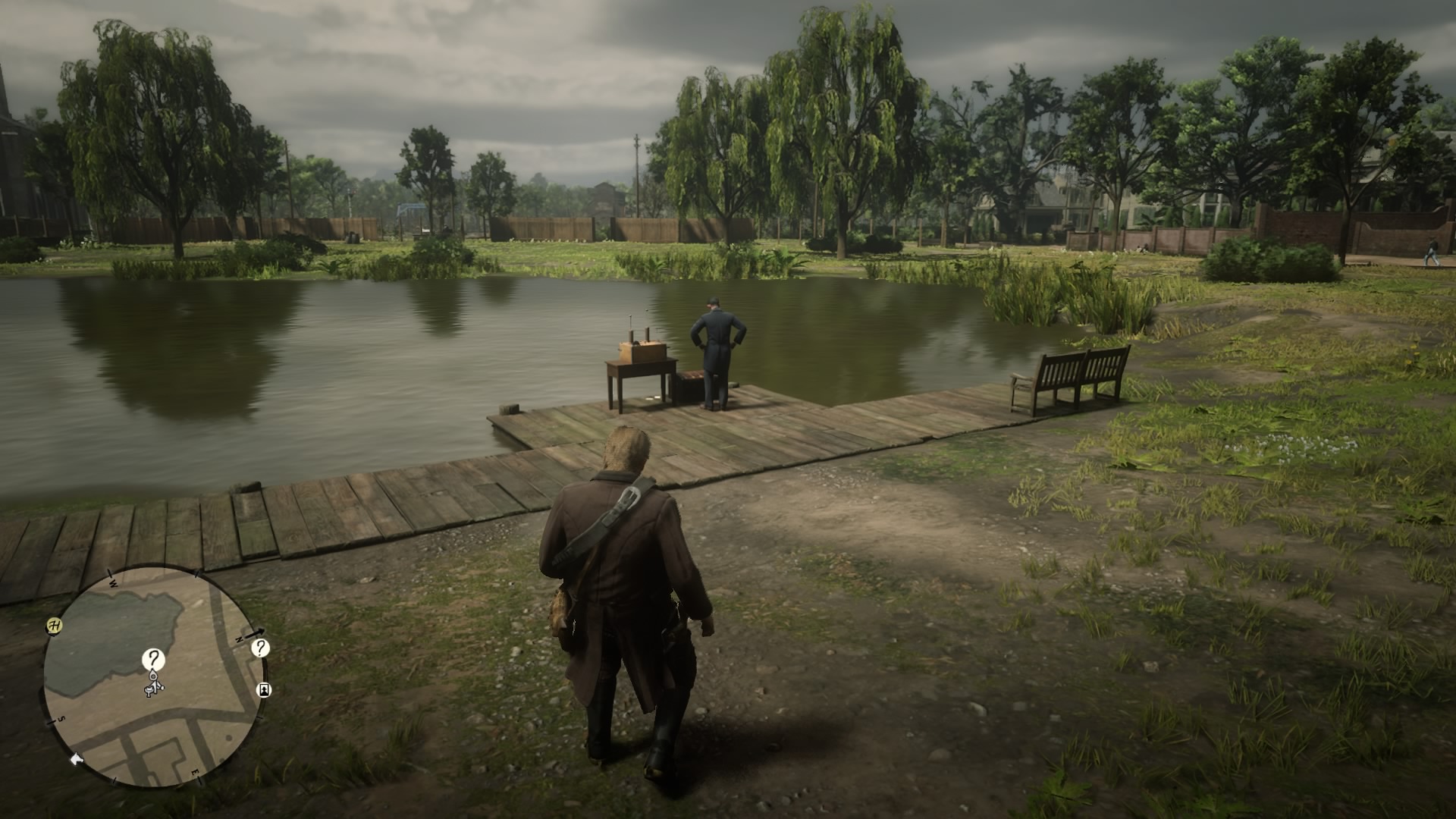Click the yellow H hotel icon on minimap
This screenshot has width=1456, height=819.
[54, 624]
